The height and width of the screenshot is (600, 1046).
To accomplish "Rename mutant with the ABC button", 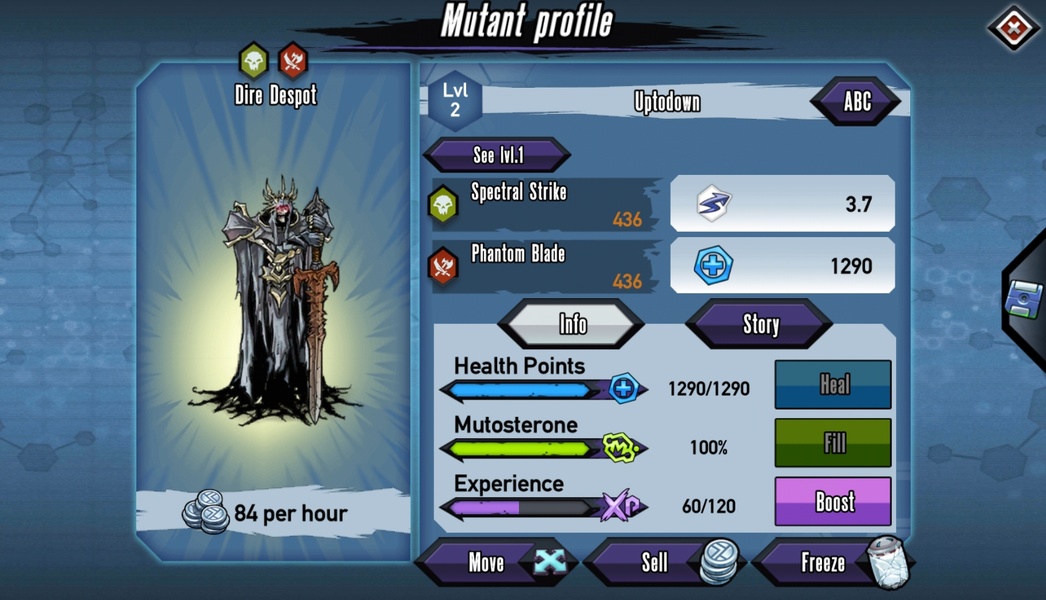I will (856, 101).
